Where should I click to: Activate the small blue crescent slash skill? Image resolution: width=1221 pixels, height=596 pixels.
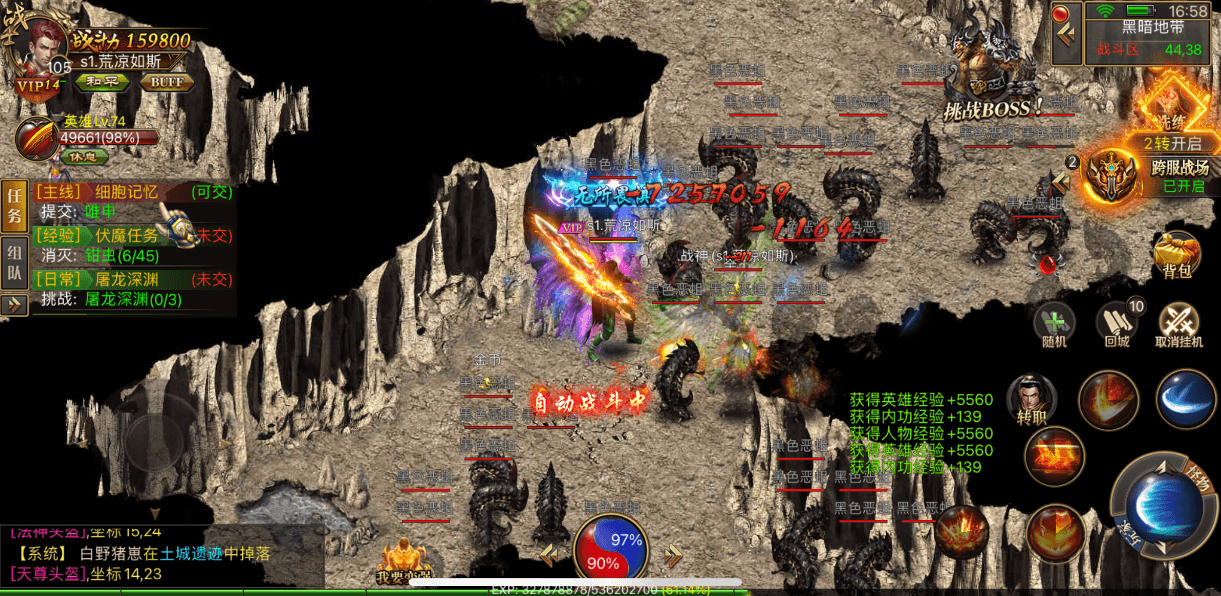coord(1185,399)
